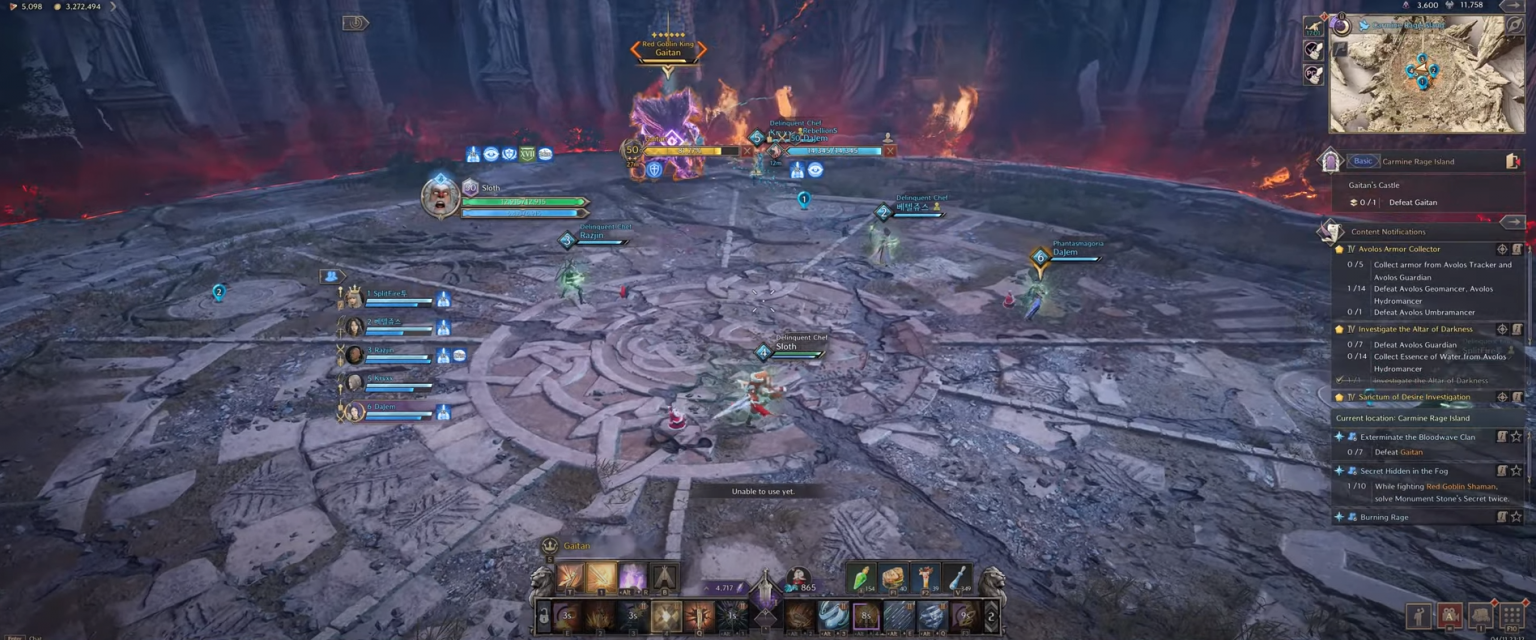Select the Avolos Armor Collector quest
The image size is (1536, 640).
coord(1399,249)
